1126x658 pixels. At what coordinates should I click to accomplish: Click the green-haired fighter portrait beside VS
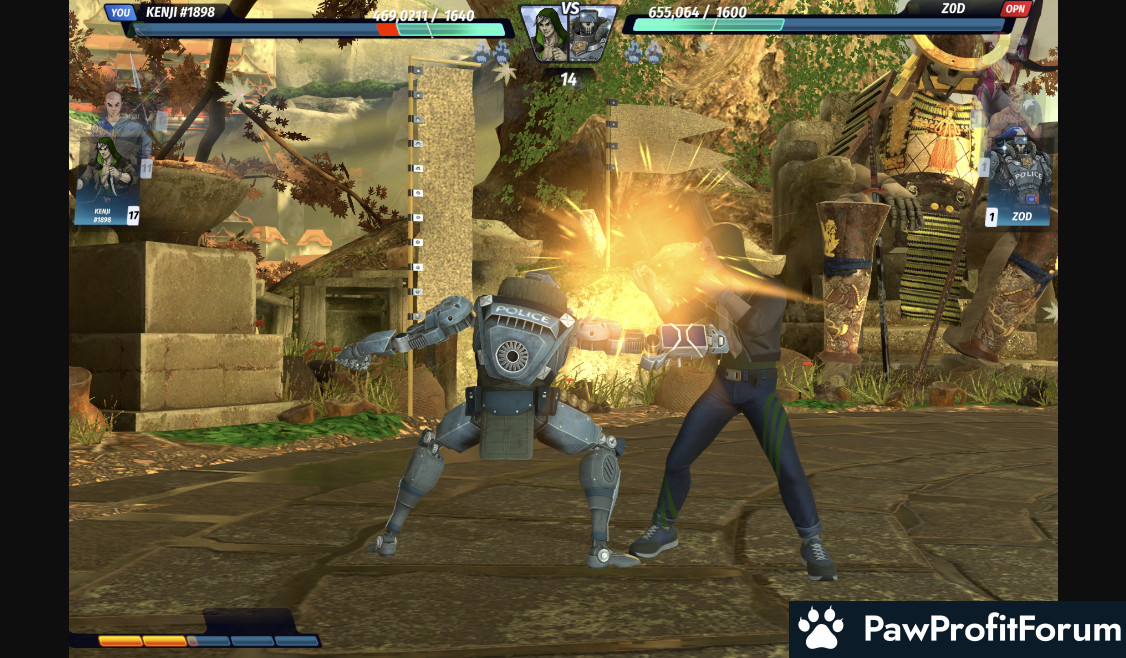pyautogui.click(x=544, y=34)
